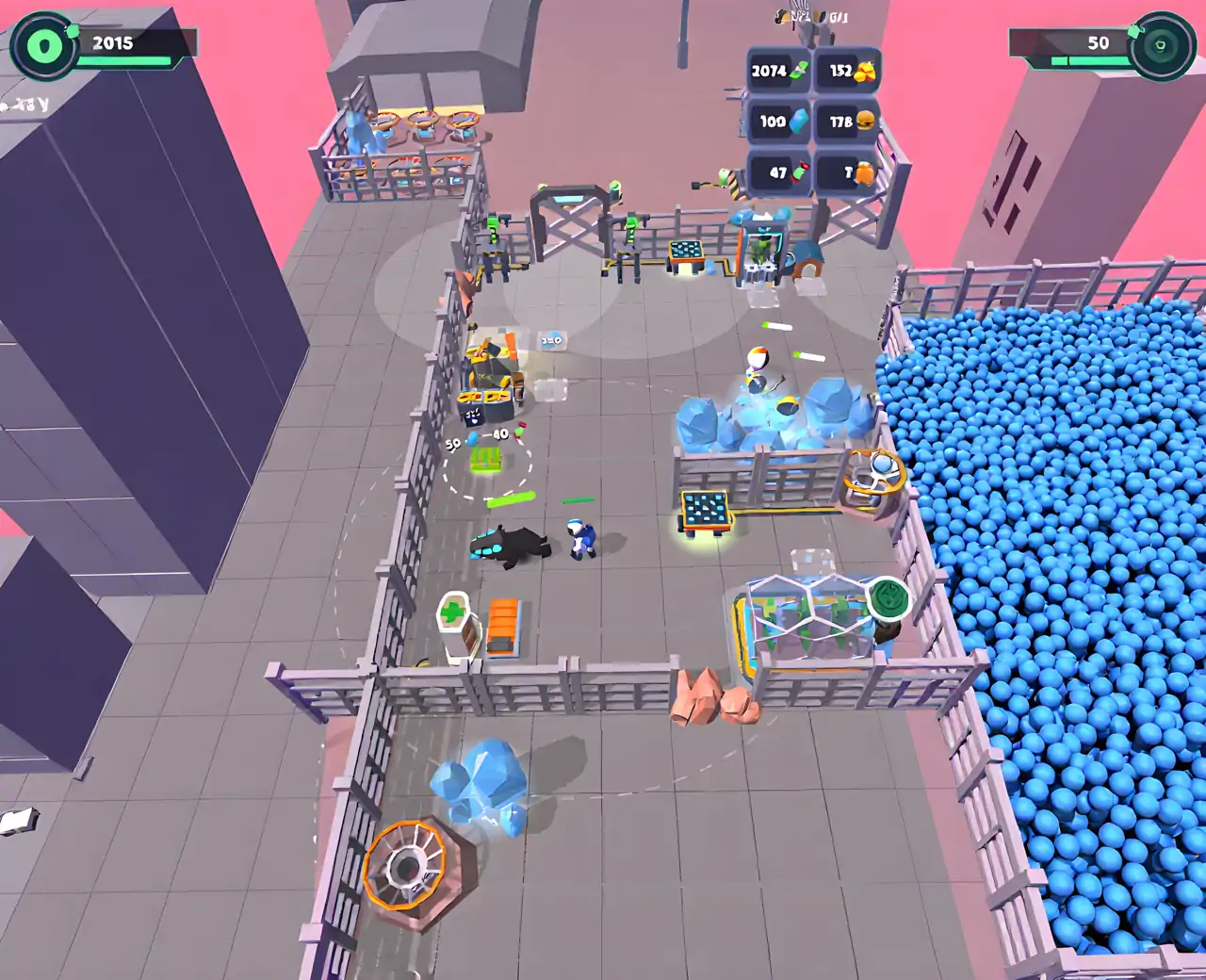Open the green medical cross marker
1206x980 pixels.
click(x=454, y=612)
